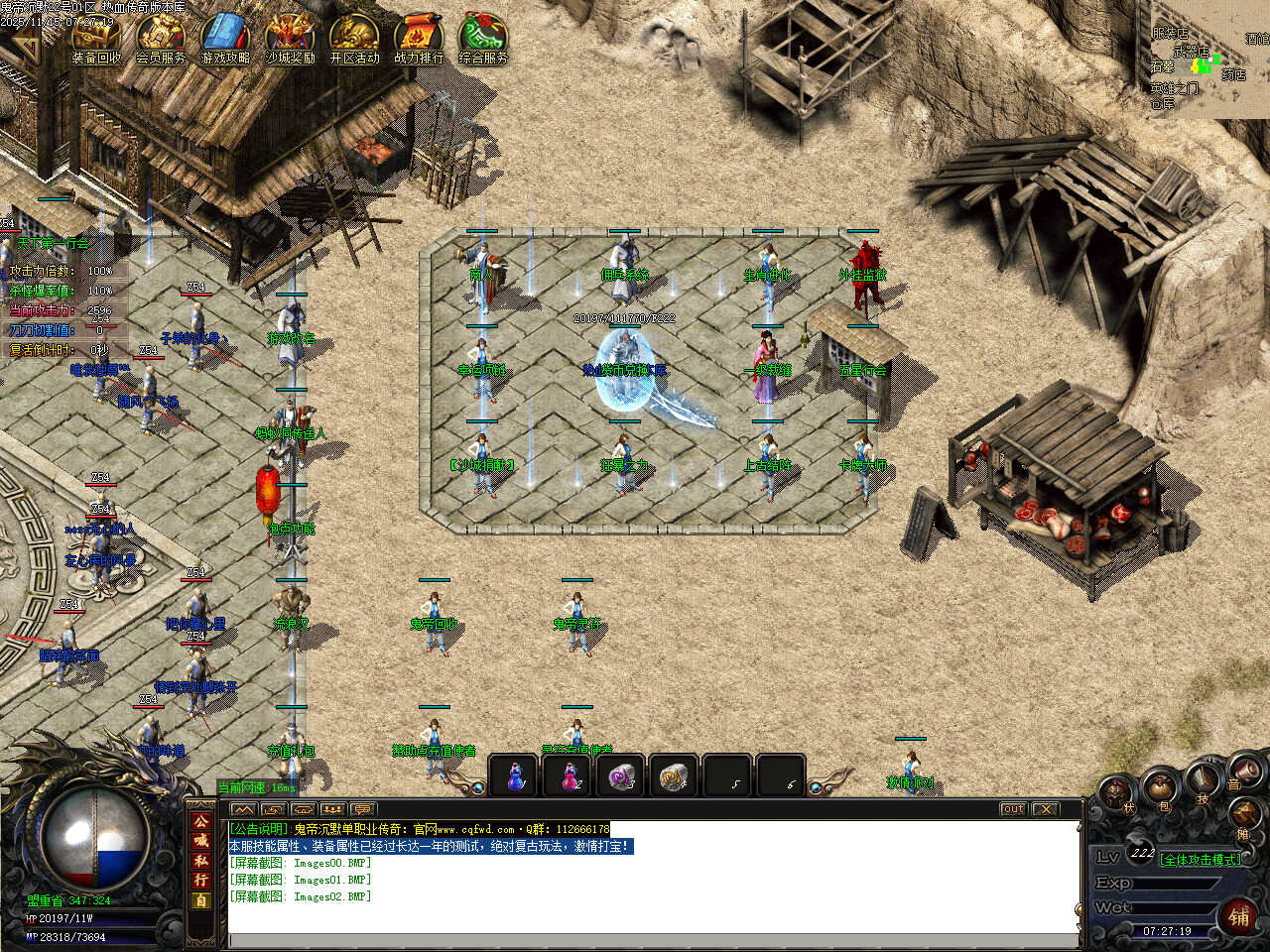
Task: Select the 喊 shout chat channel
Action: point(201,841)
